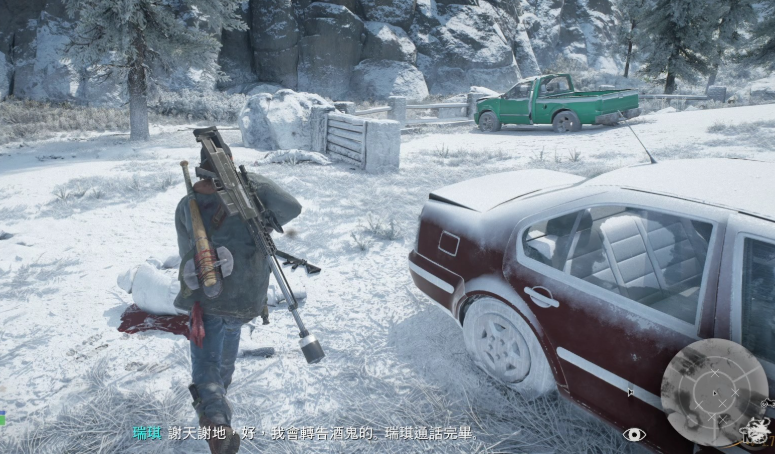Click the circular minimap
Image resolution: width=775 pixels, height=454 pixels.
click(714, 391)
